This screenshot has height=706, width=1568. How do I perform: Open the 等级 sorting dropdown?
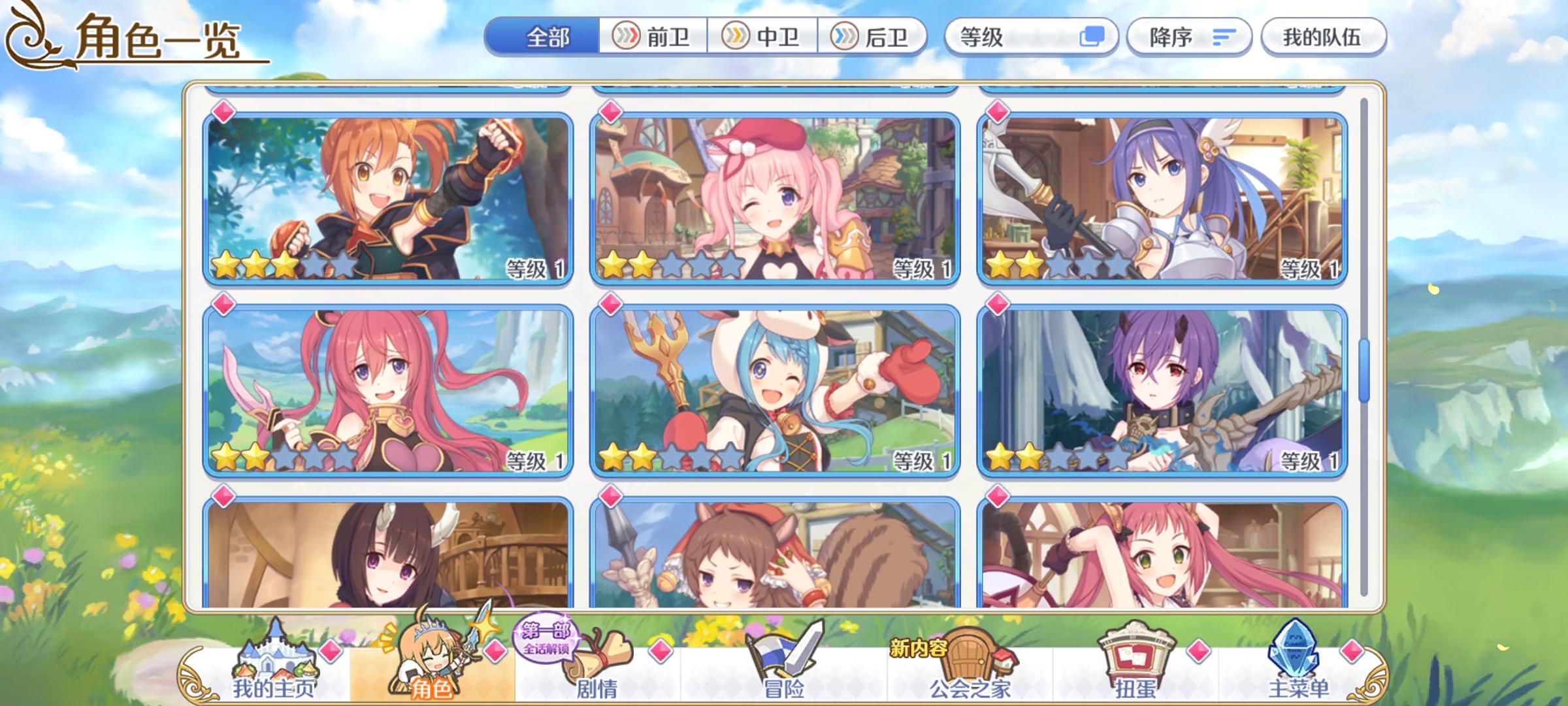click(993, 37)
